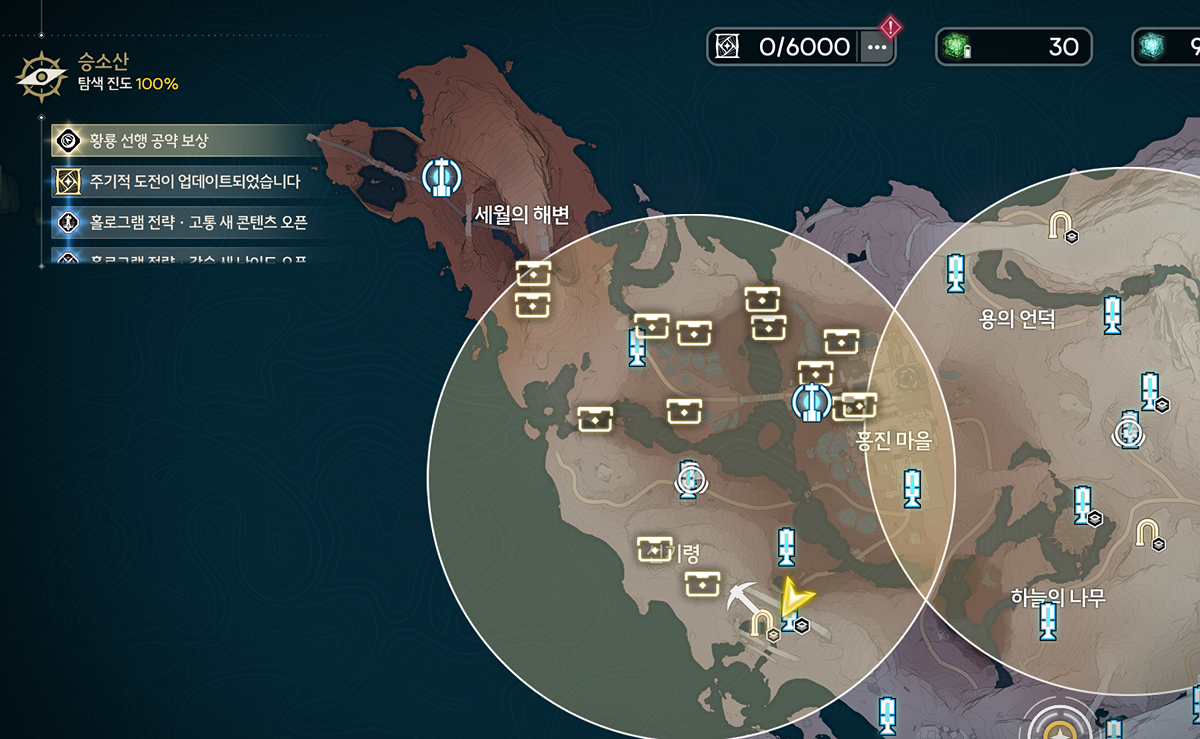Pick the arch marker beside the pickaxe
Image resolution: width=1200 pixels, height=739 pixels.
click(763, 624)
